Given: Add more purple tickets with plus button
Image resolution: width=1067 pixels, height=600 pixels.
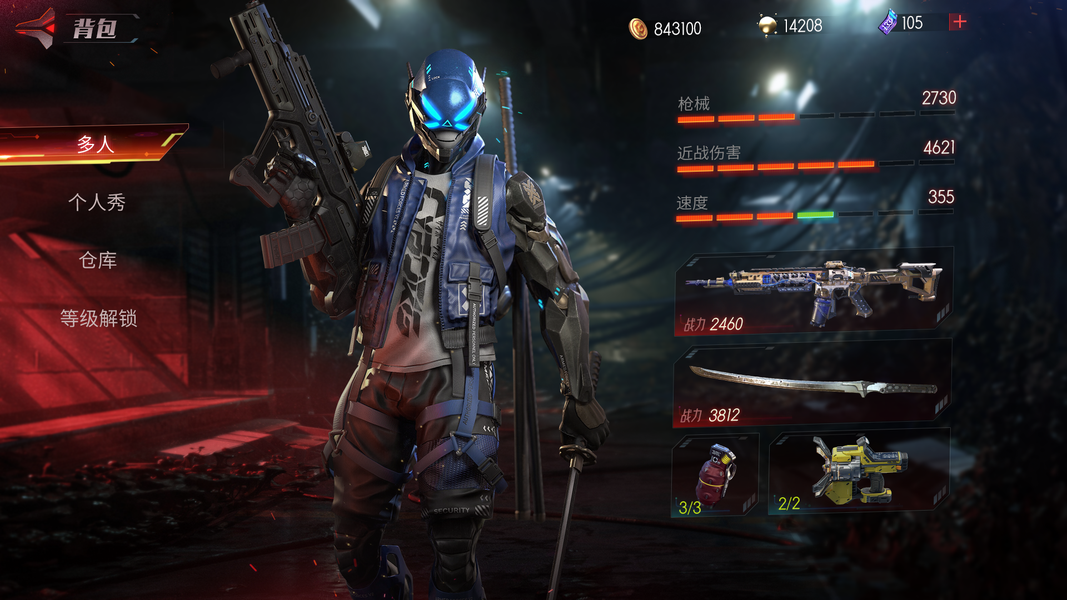Looking at the screenshot, I should coord(958,22).
